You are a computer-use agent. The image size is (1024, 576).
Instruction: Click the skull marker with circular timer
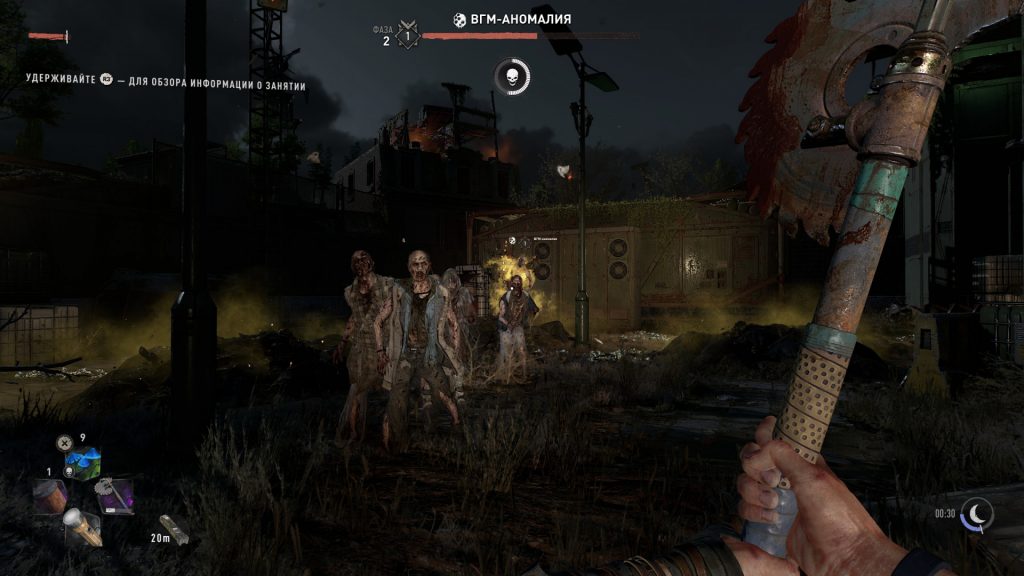(511, 76)
